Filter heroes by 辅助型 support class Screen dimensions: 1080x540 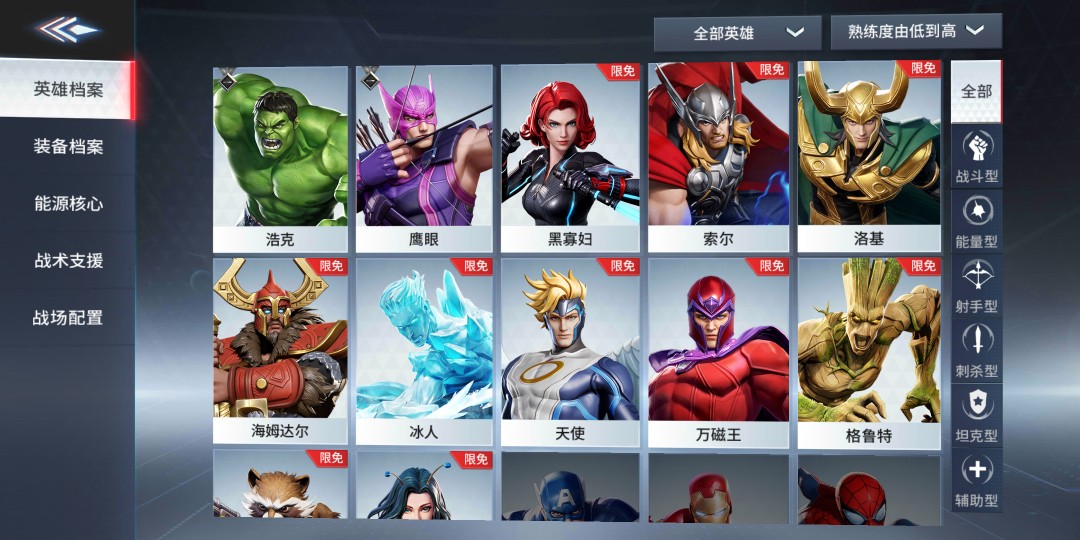[x=976, y=481]
